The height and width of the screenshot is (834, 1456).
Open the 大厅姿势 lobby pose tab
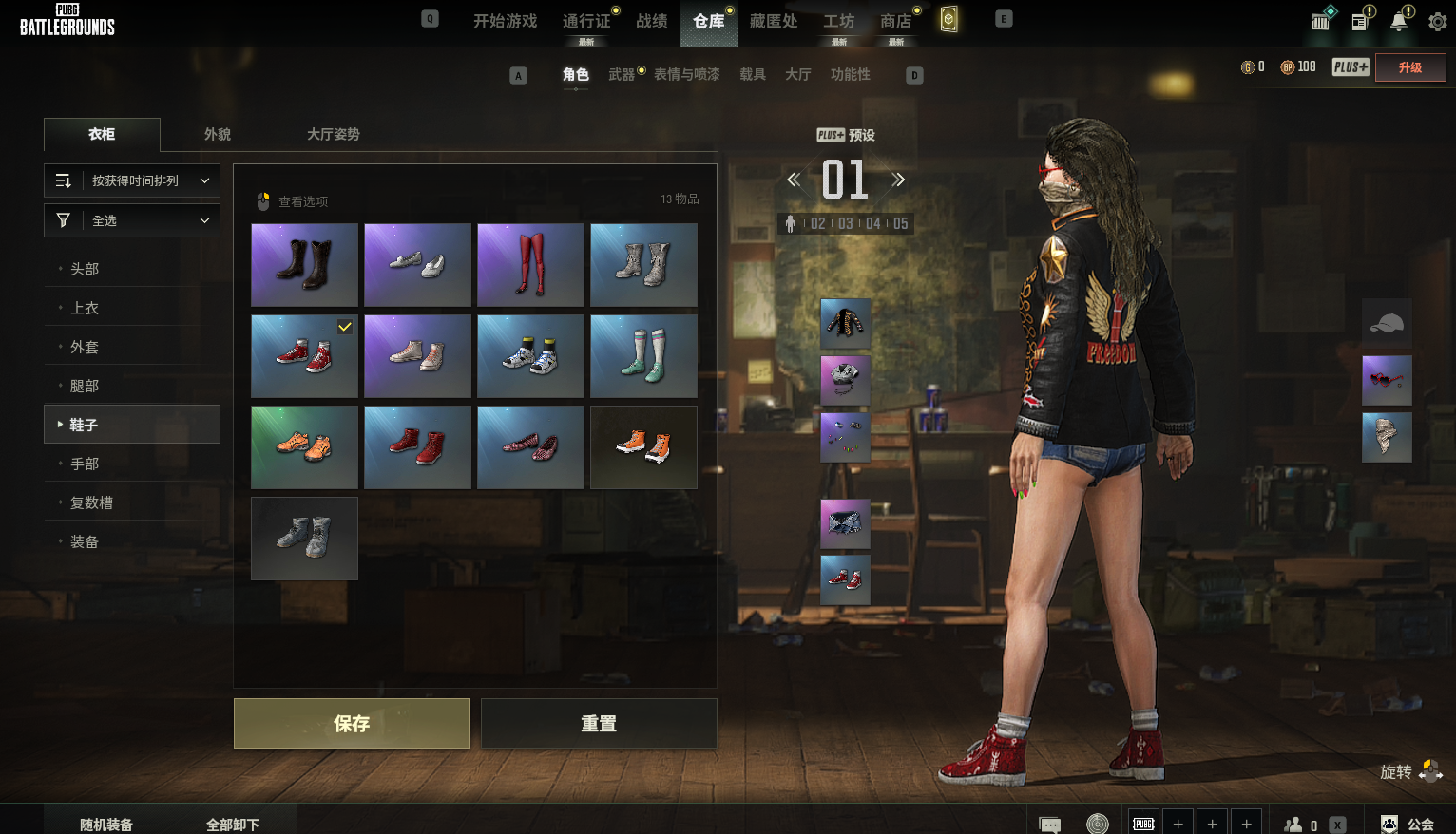[333, 135]
